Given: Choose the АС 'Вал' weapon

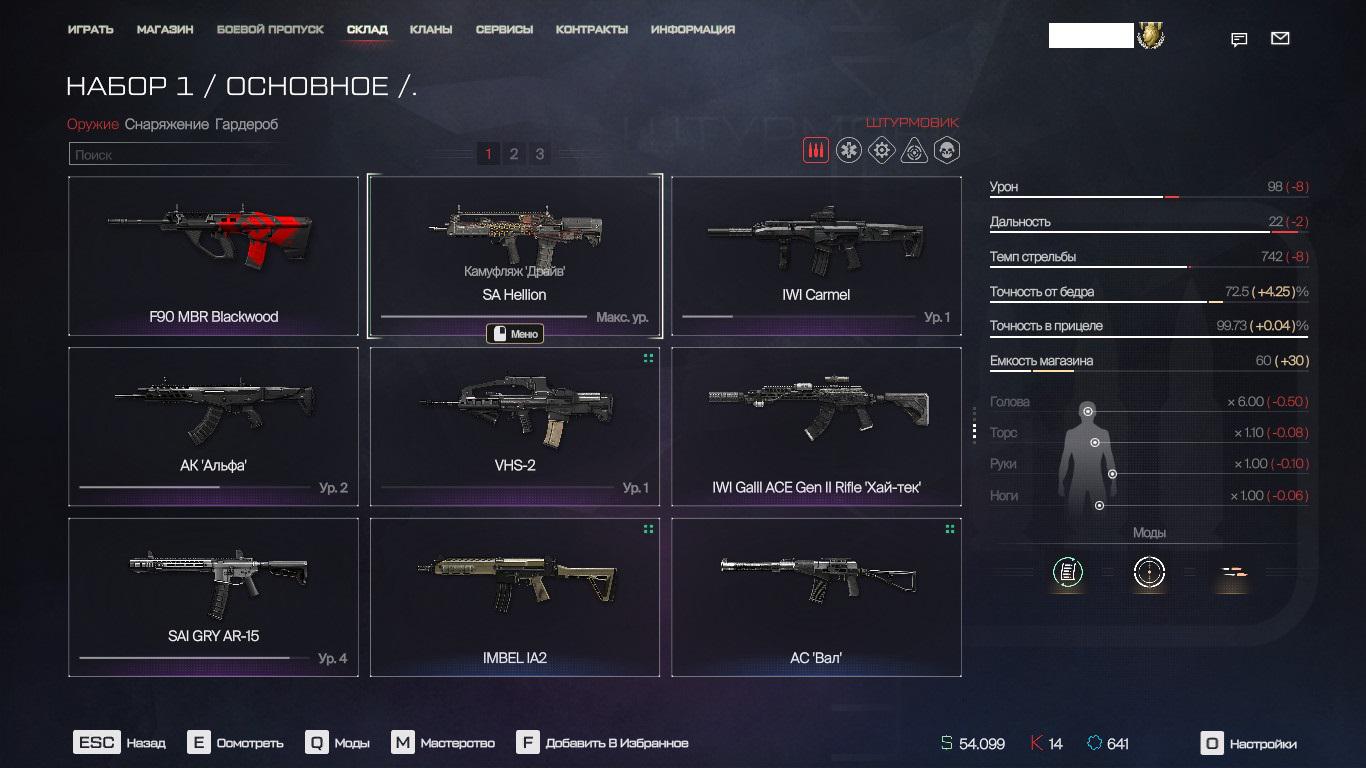Looking at the screenshot, I should (x=816, y=597).
